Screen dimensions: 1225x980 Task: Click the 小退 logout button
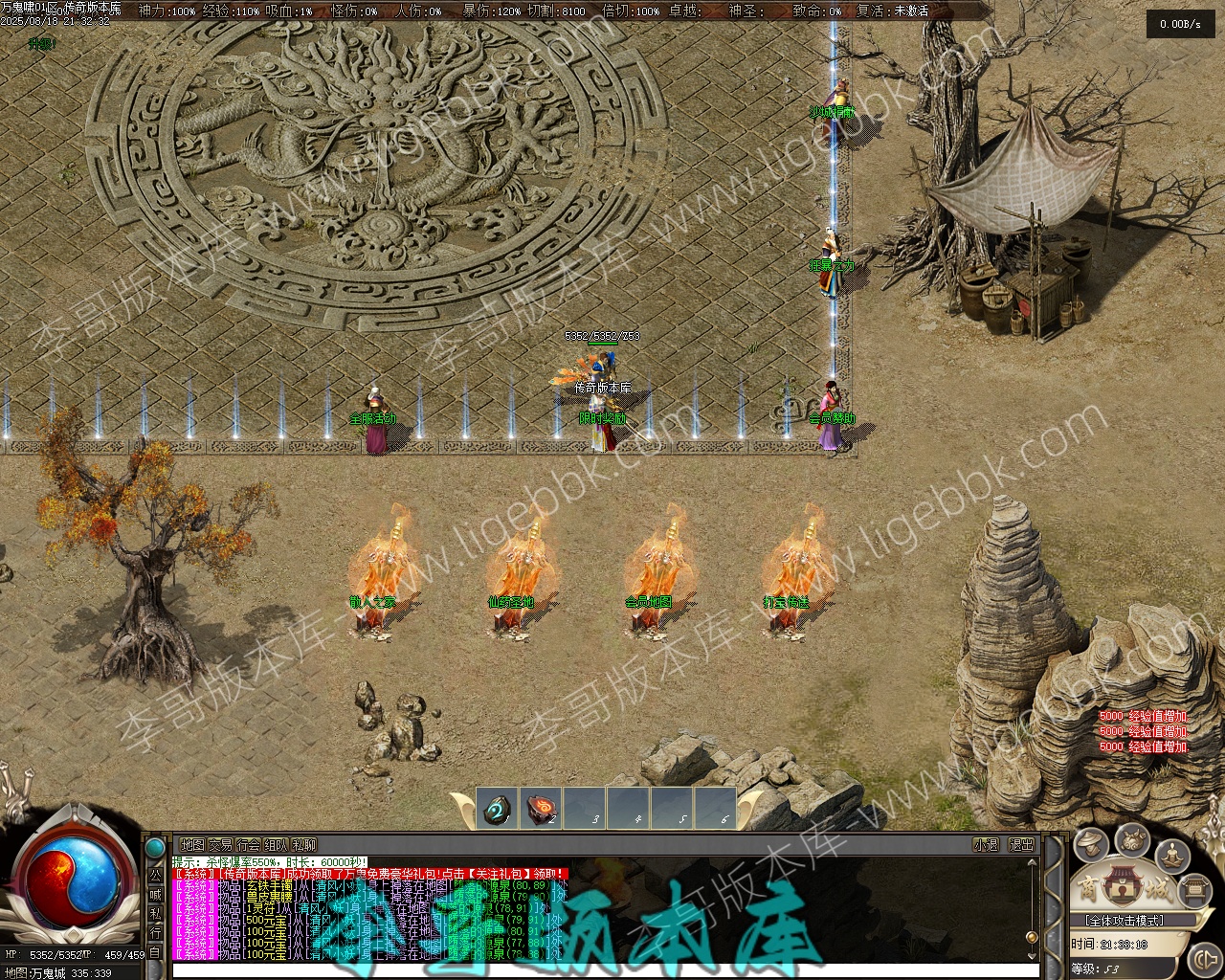[986, 845]
